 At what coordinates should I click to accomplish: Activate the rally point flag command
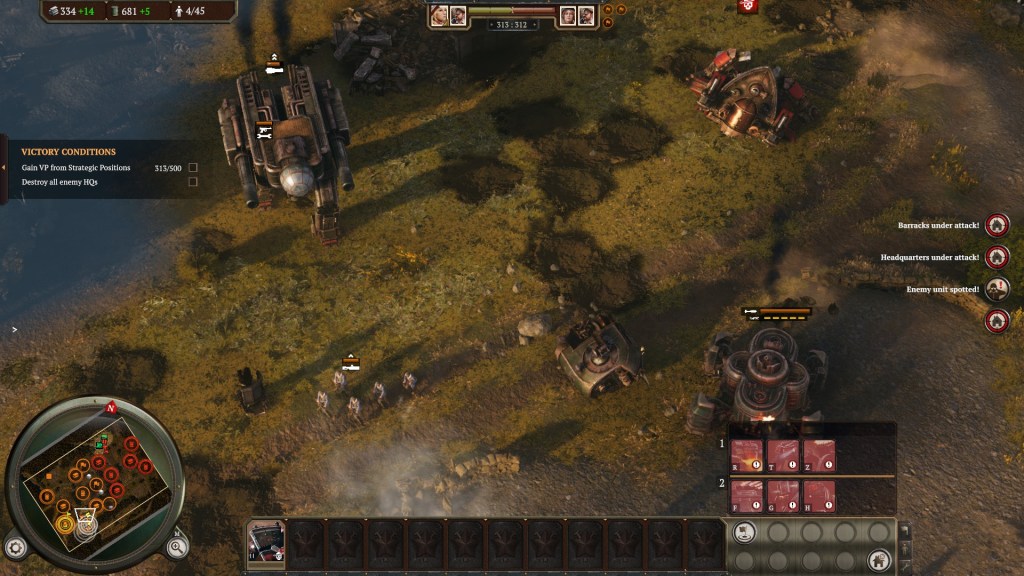pyautogui.click(x=743, y=532)
